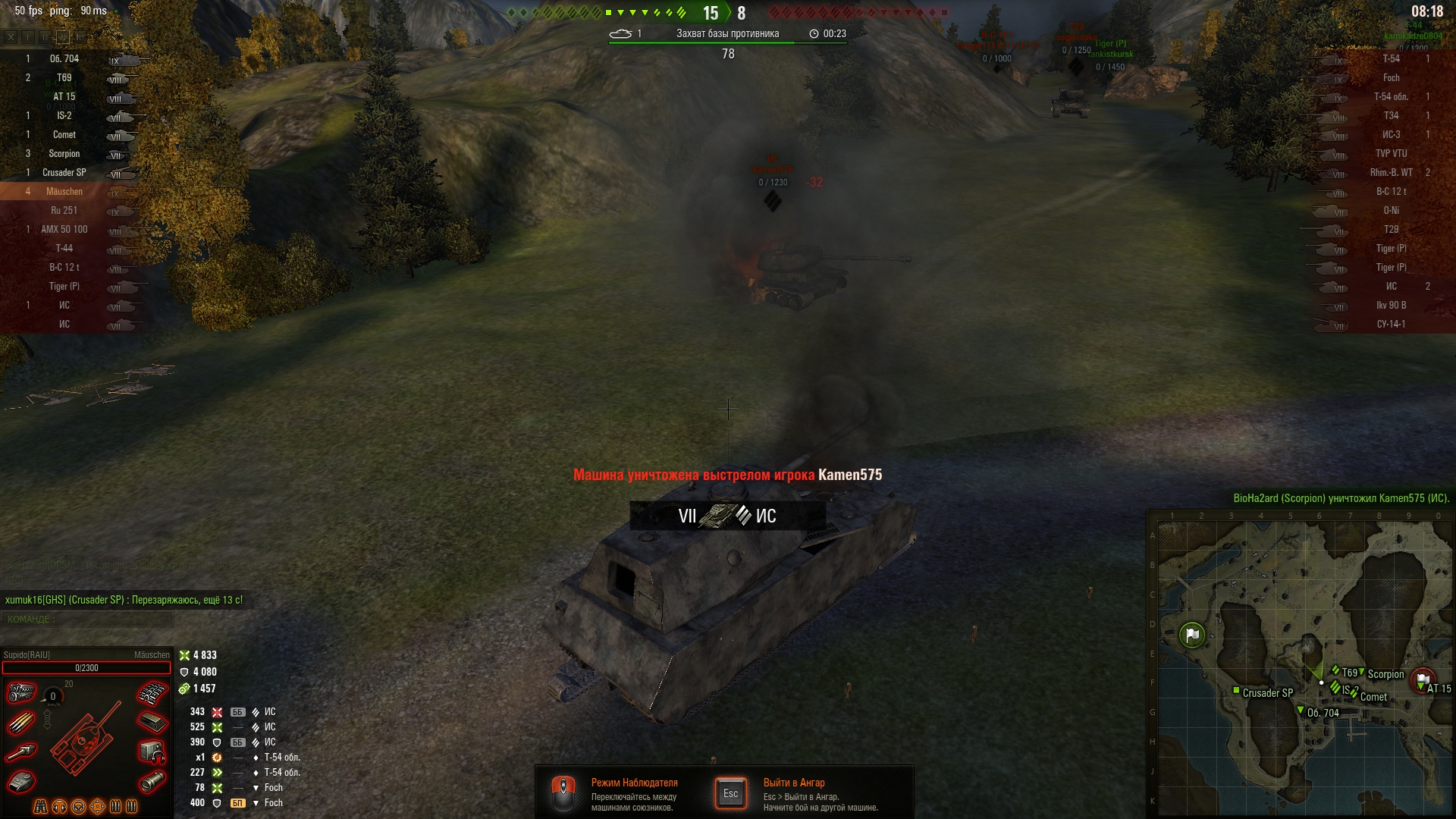Select the radio module icon
This screenshot has height=819, width=1456.
click(x=152, y=752)
